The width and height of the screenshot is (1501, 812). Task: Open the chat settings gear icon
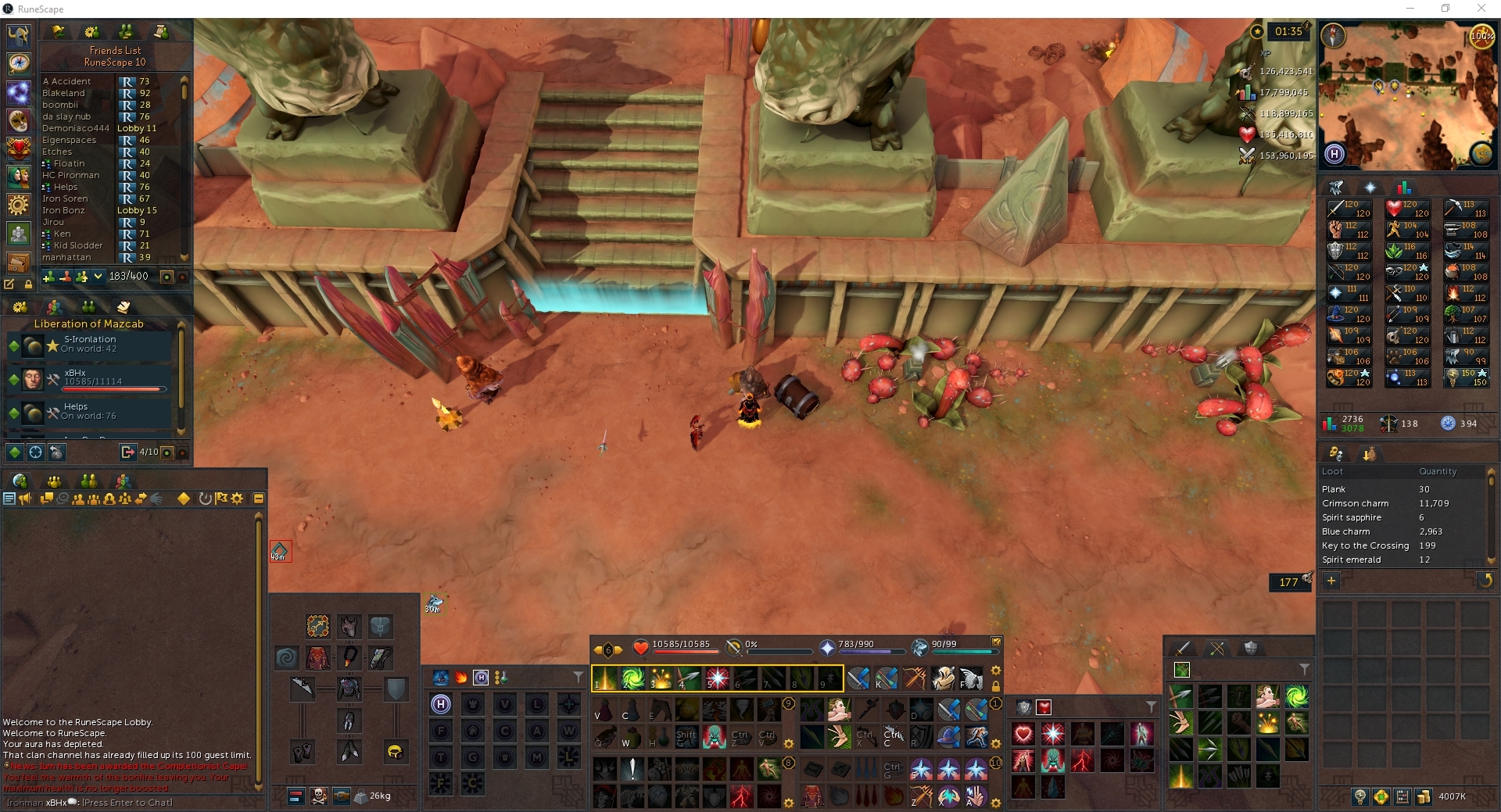click(238, 498)
